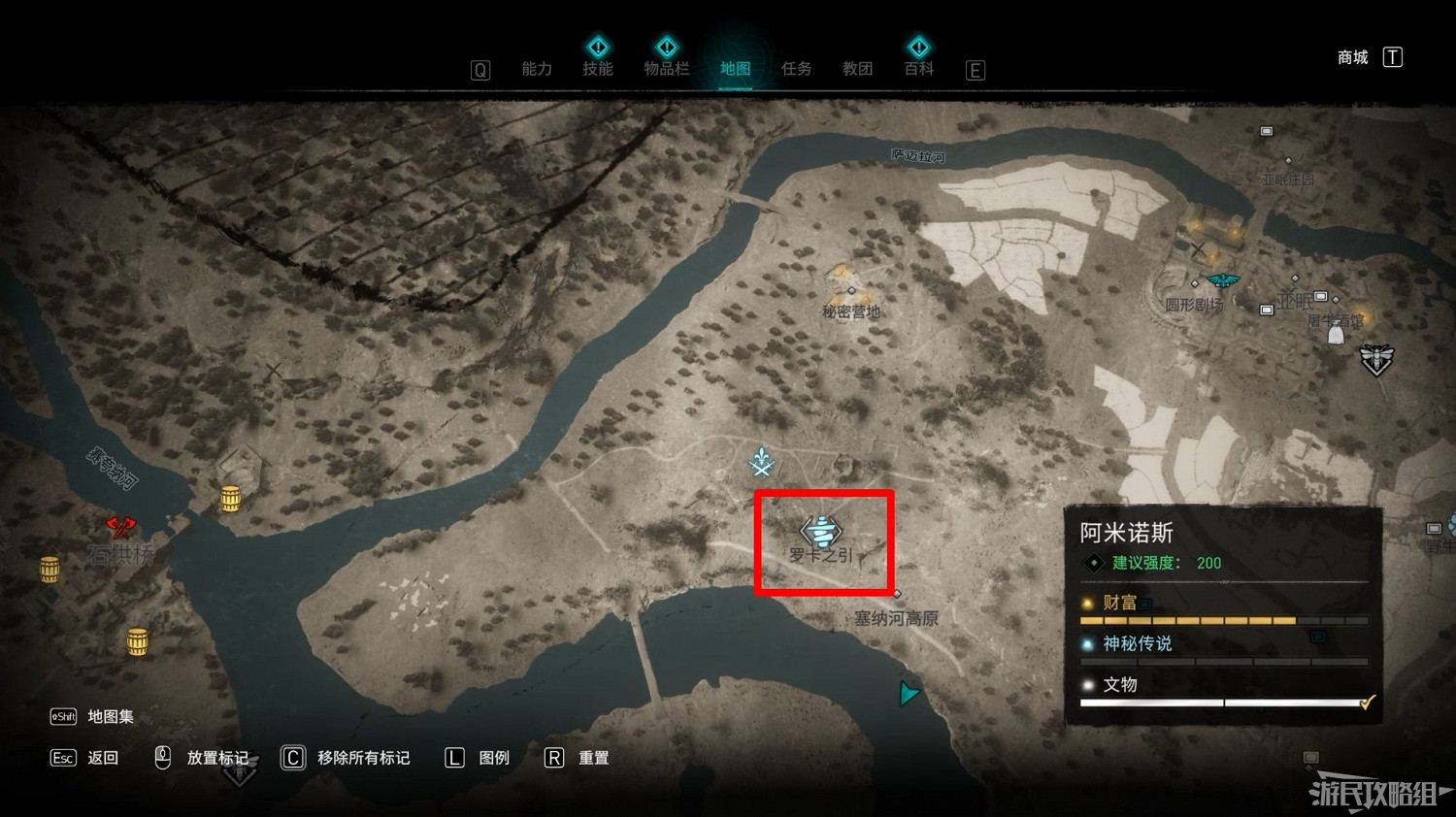Image resolution: width=1456 pixels, height=817 pixels.
Task: Select the 物品栏 tab
Action: [667, 69]
